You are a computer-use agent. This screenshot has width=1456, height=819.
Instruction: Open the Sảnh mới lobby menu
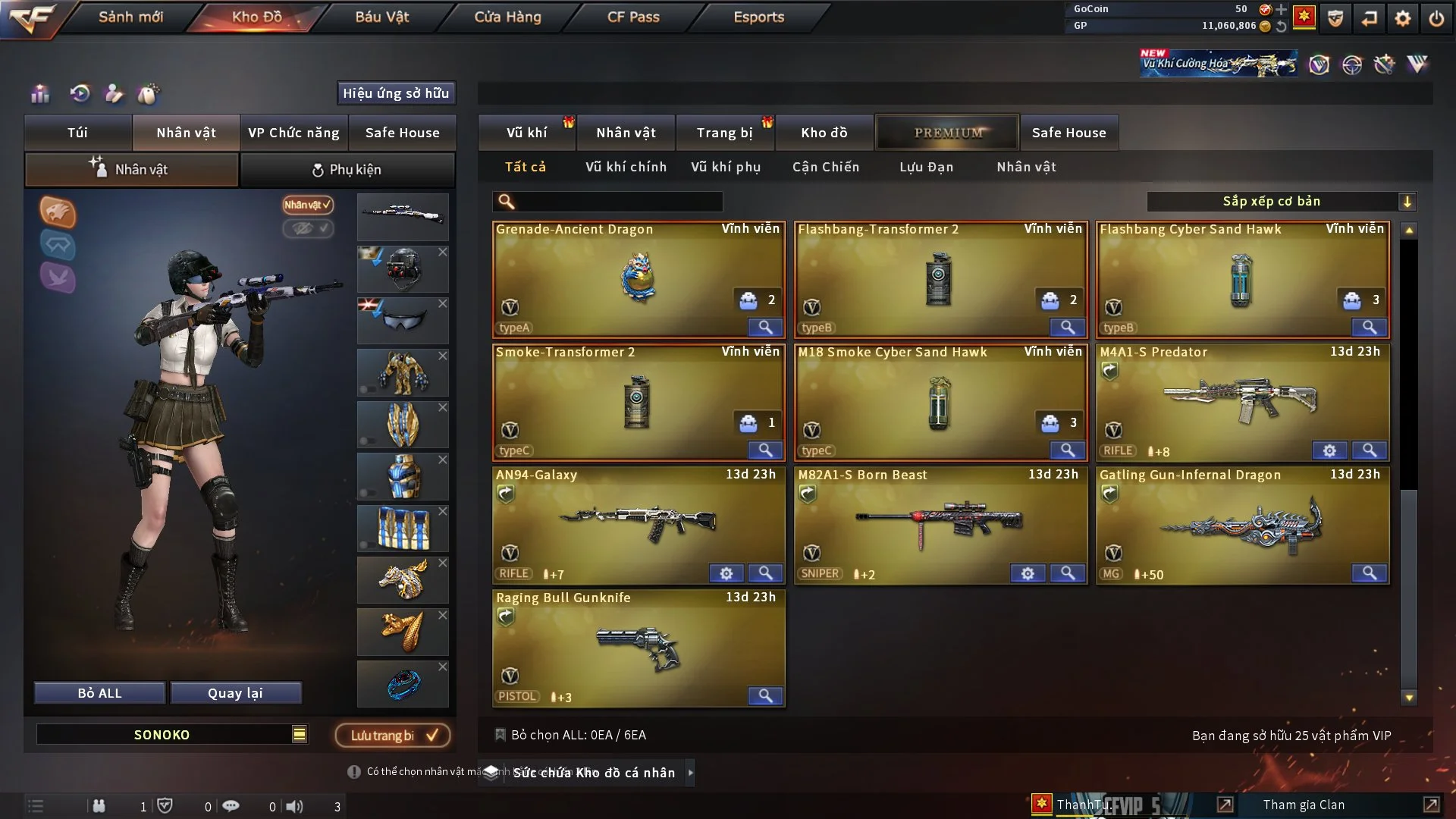click(x=130, y=17)
